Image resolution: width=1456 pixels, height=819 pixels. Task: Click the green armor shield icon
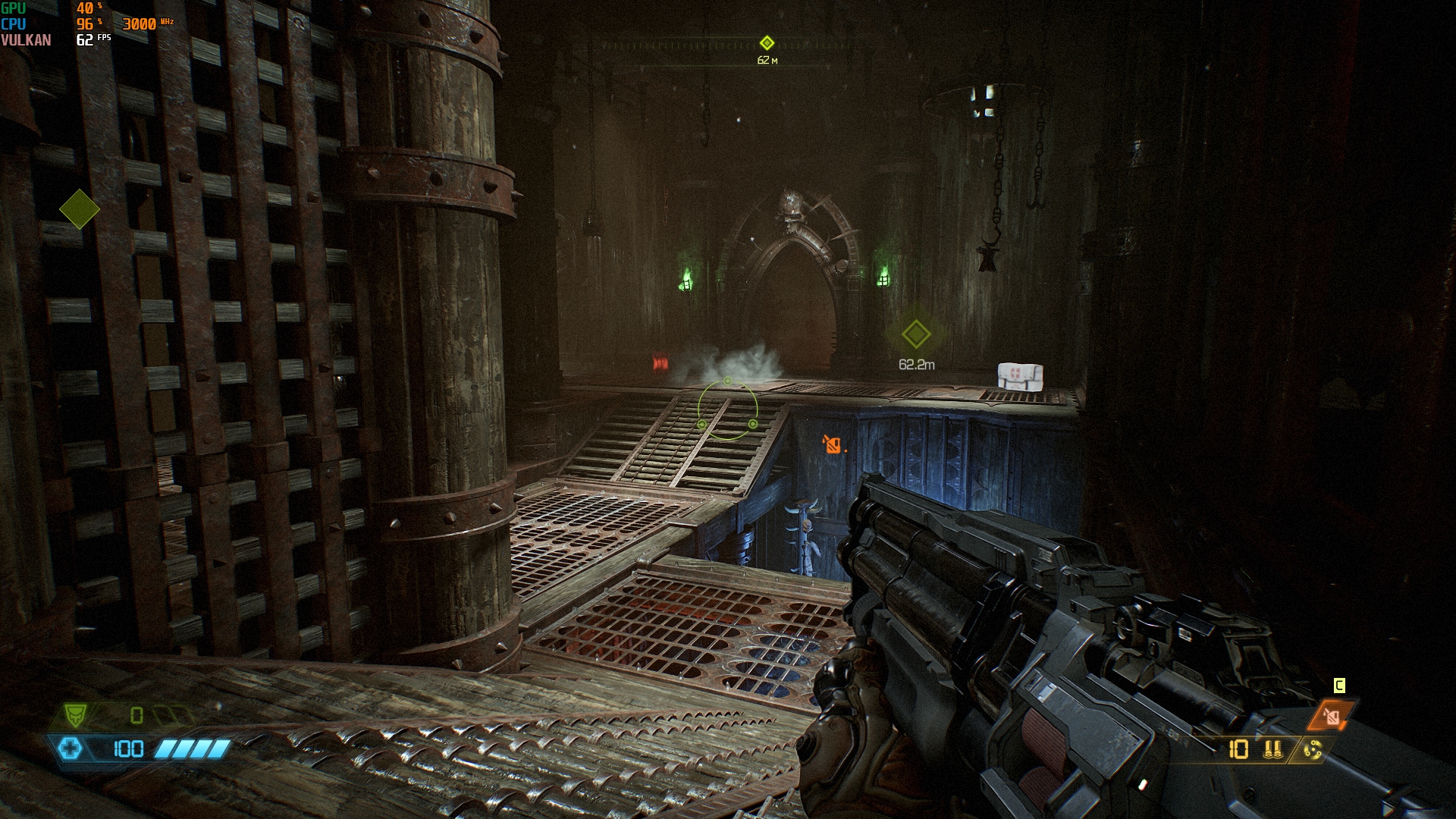pyautogui.click(x=74, y=714)
